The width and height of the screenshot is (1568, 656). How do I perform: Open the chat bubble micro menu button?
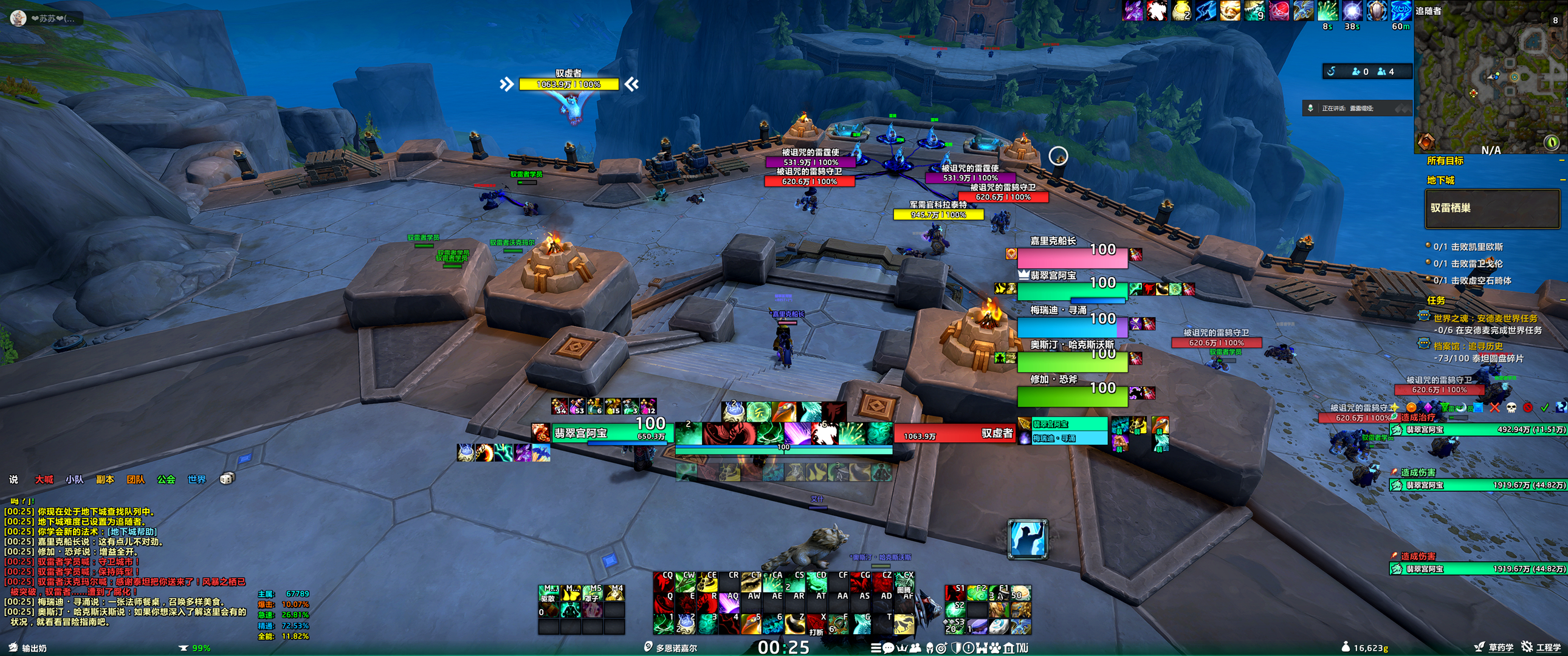888,648
